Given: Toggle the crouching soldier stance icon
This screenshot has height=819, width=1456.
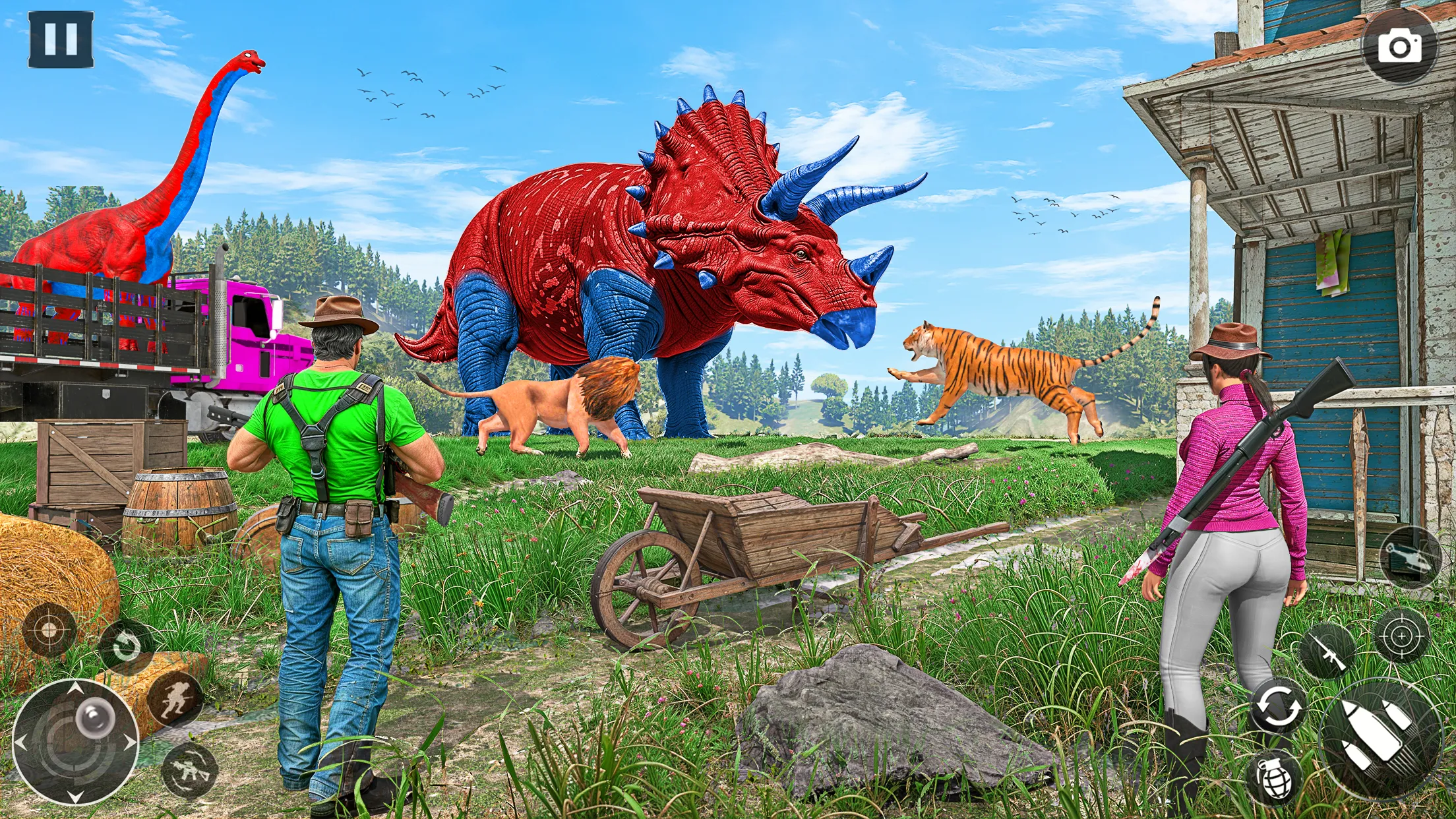Looking at the screenshot, I should [x=175, y=698].
